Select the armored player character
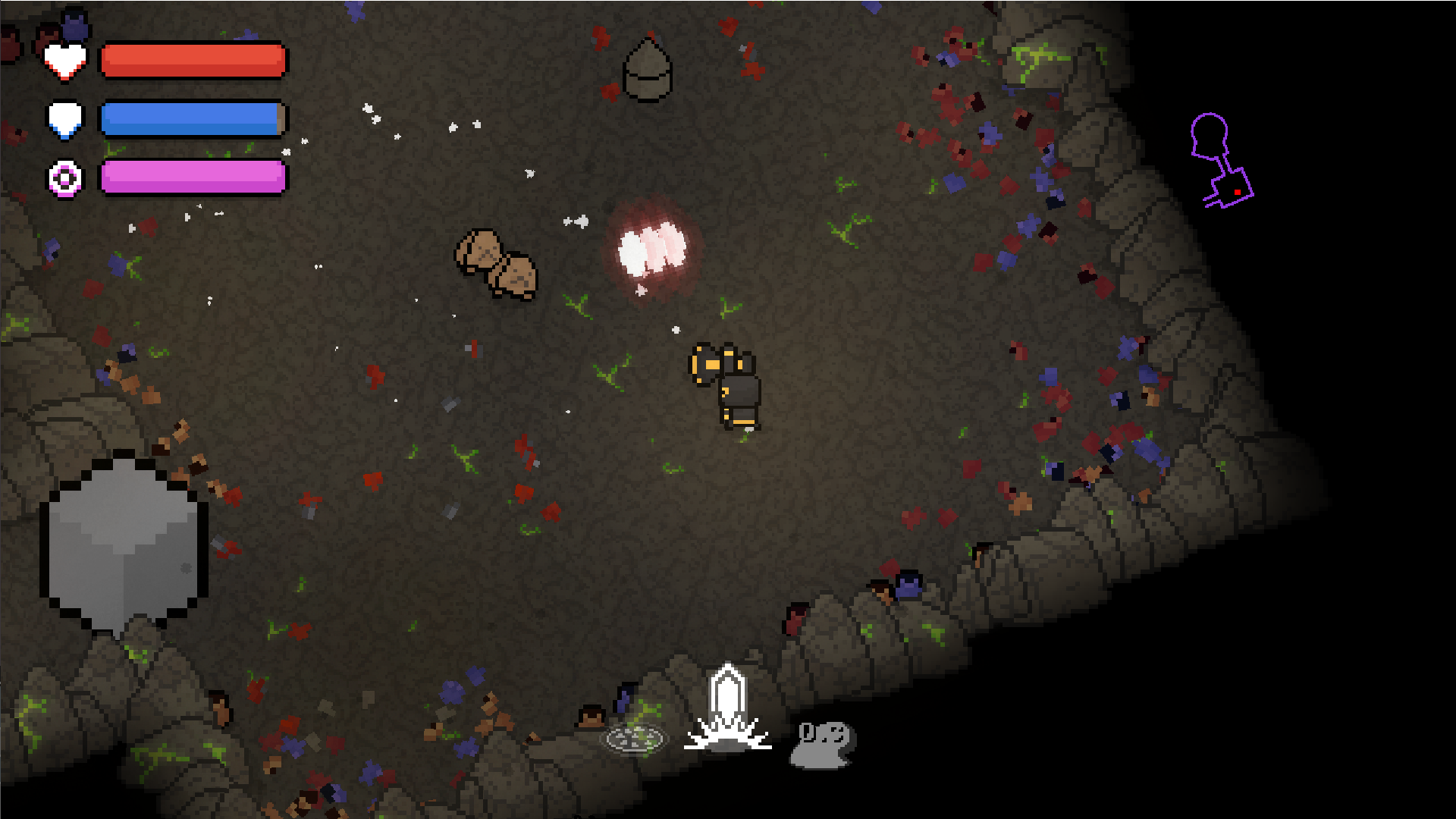The width and height of the screenshot is (1456, 819). 728,387
